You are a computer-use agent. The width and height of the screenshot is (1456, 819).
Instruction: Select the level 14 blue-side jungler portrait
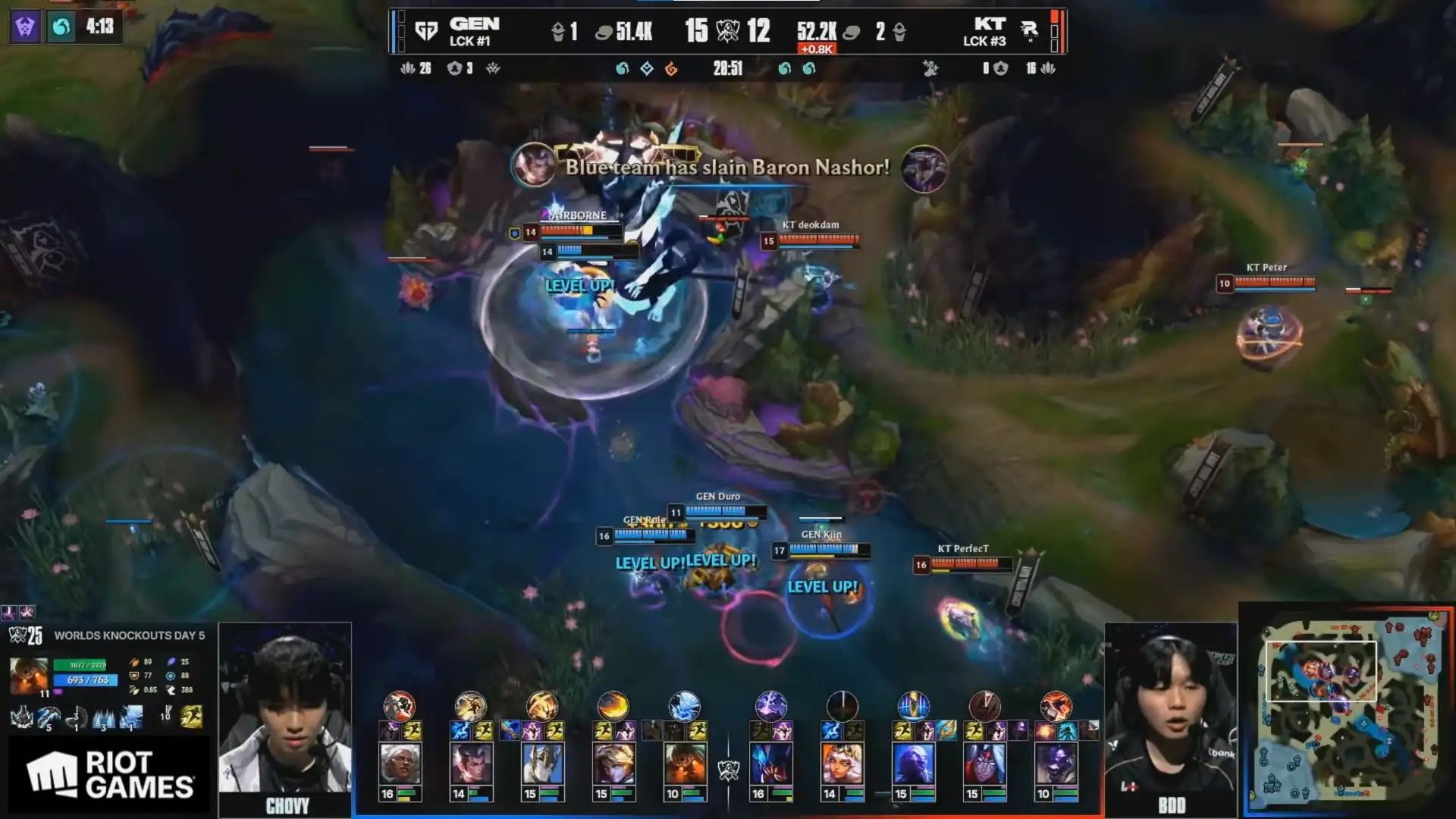tap(470, 763)
